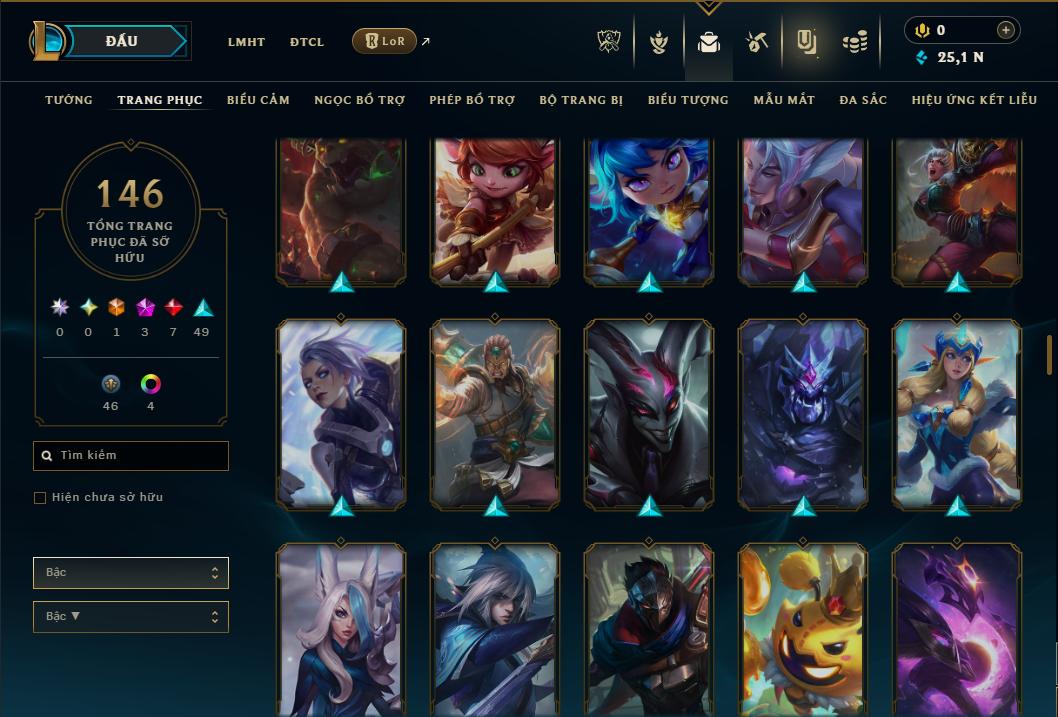This screenshot has width=1058, height=717.
Task: Open the coin stack store icon
Action: click(854, 42)
